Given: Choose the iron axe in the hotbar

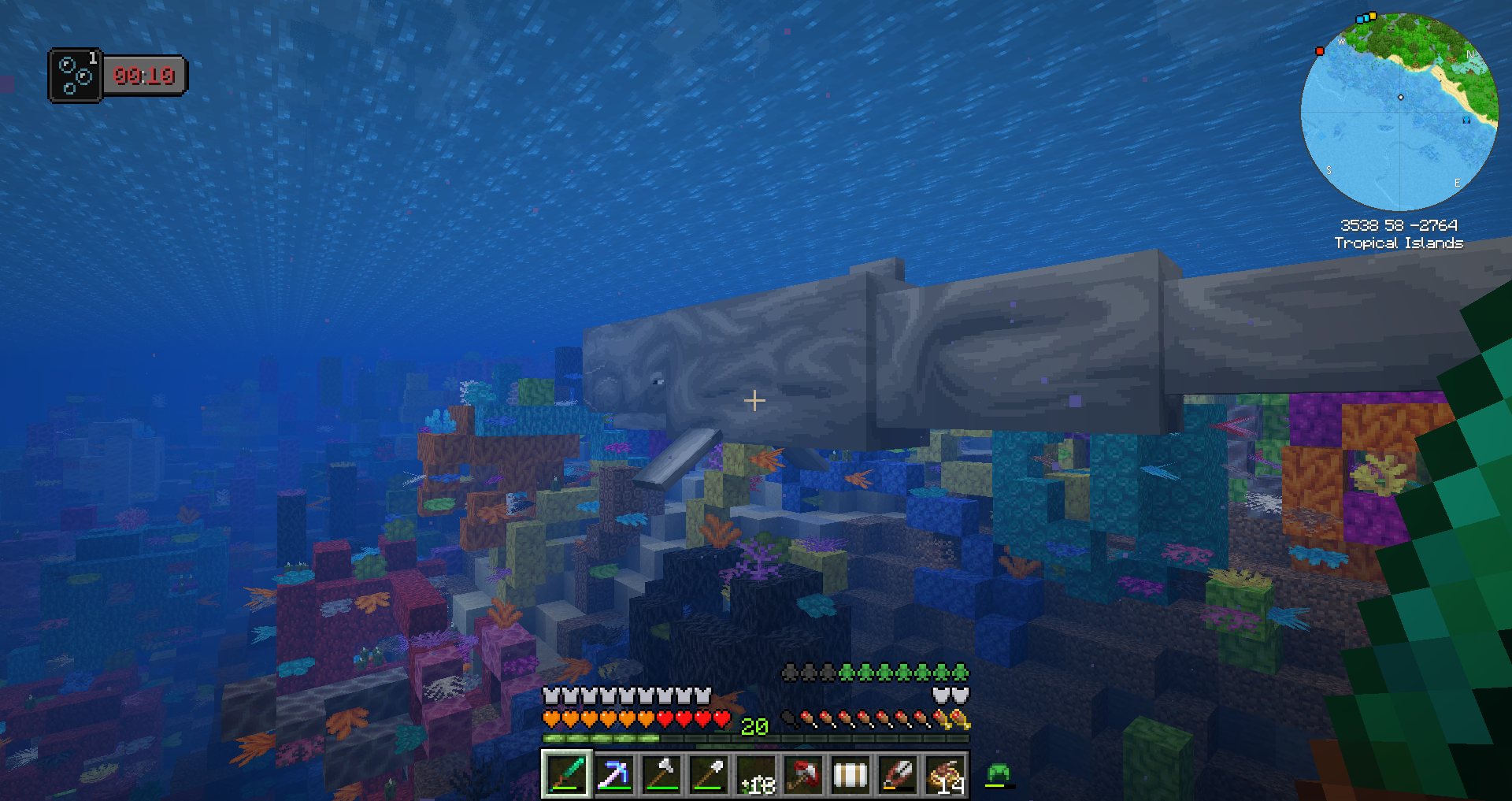Looking at the screenshot, I should pyautogui.click(x=661, y=774).
